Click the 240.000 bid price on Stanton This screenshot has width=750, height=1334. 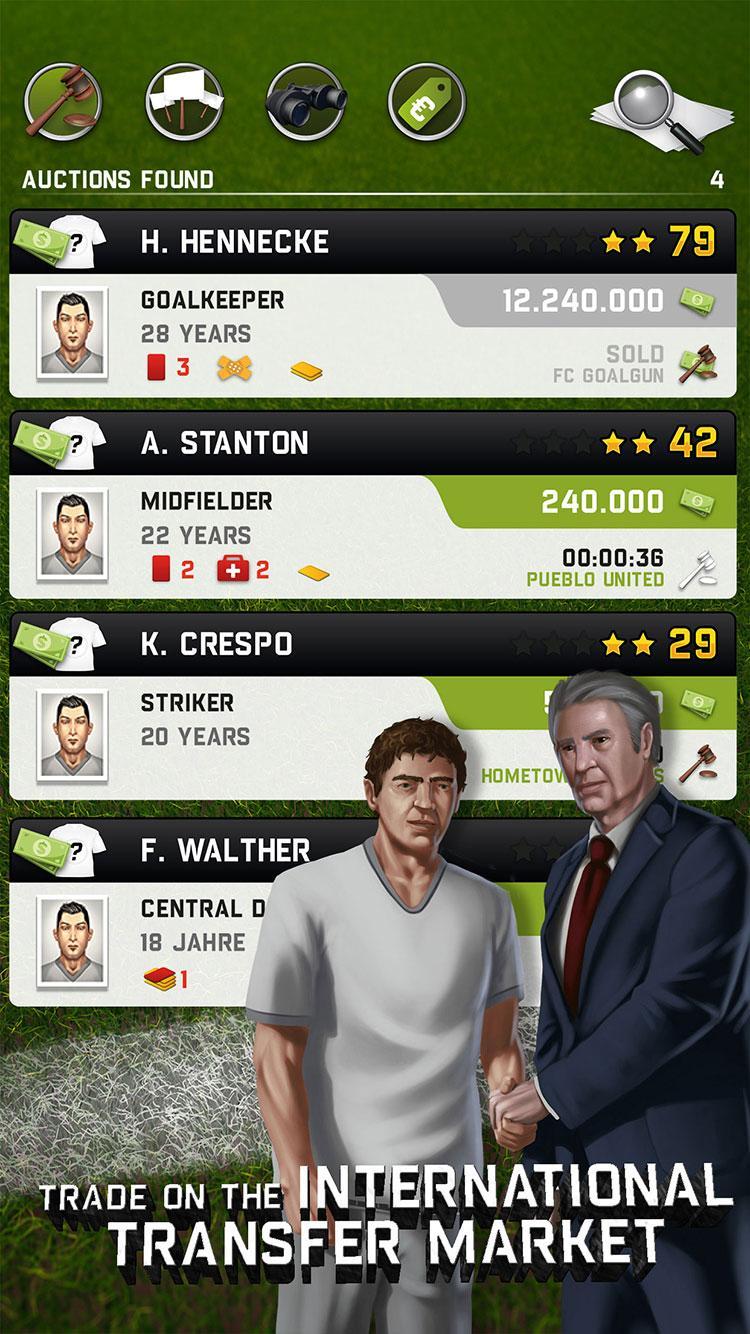click(602, 501)
